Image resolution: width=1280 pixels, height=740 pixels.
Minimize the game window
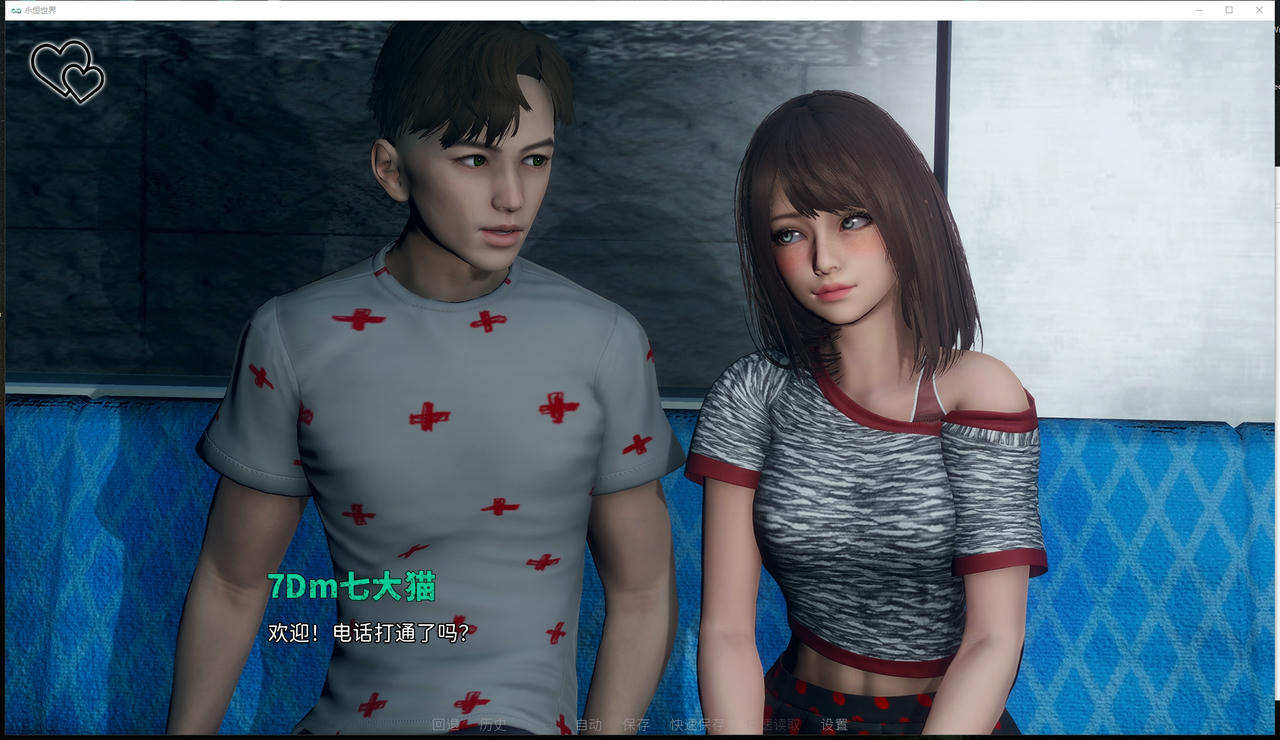(x=1199, y=9)
